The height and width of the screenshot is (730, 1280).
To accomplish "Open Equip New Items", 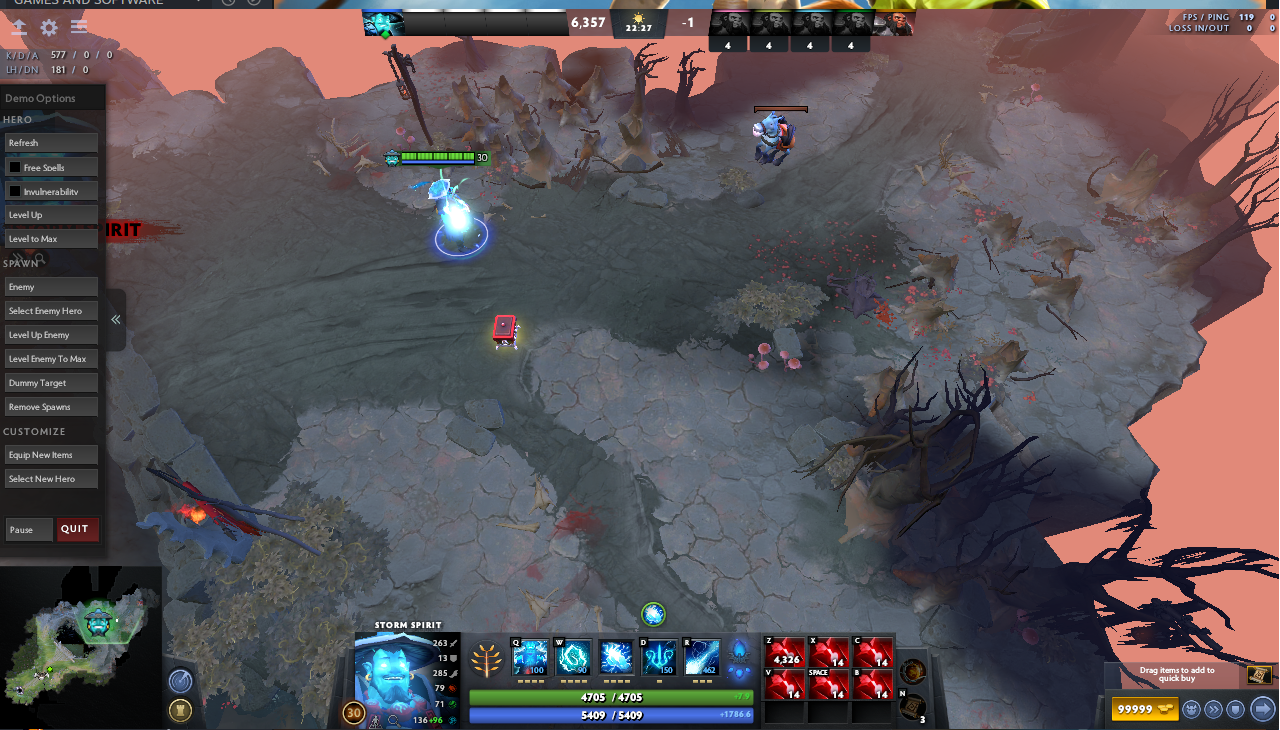I will tap(51, 455).
